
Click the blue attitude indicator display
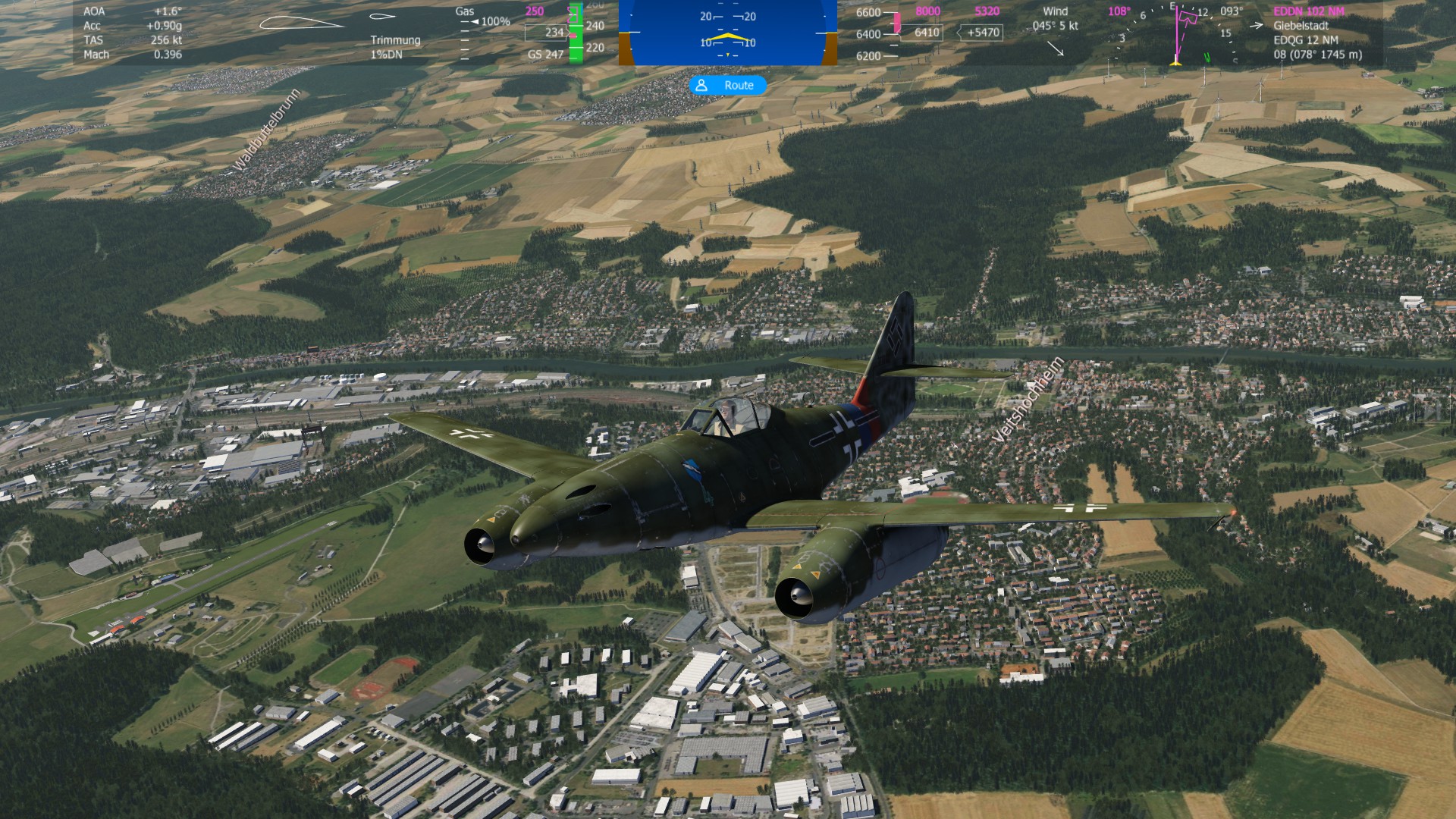point(727,33)
